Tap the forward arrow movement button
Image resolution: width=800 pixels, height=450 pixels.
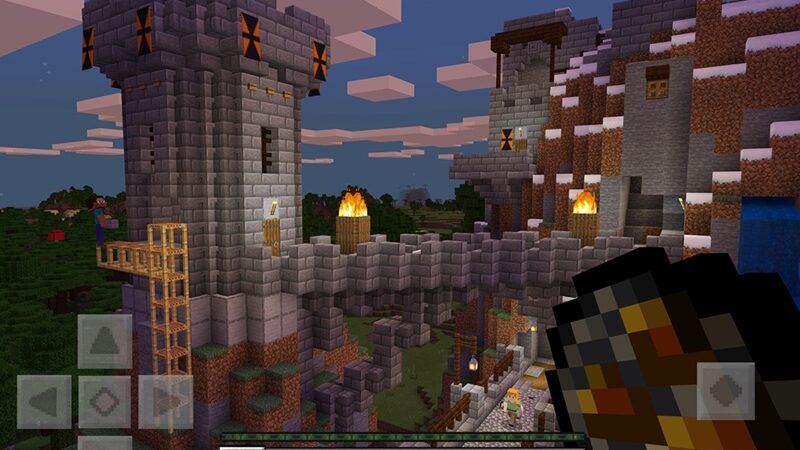tap(105, 341)
